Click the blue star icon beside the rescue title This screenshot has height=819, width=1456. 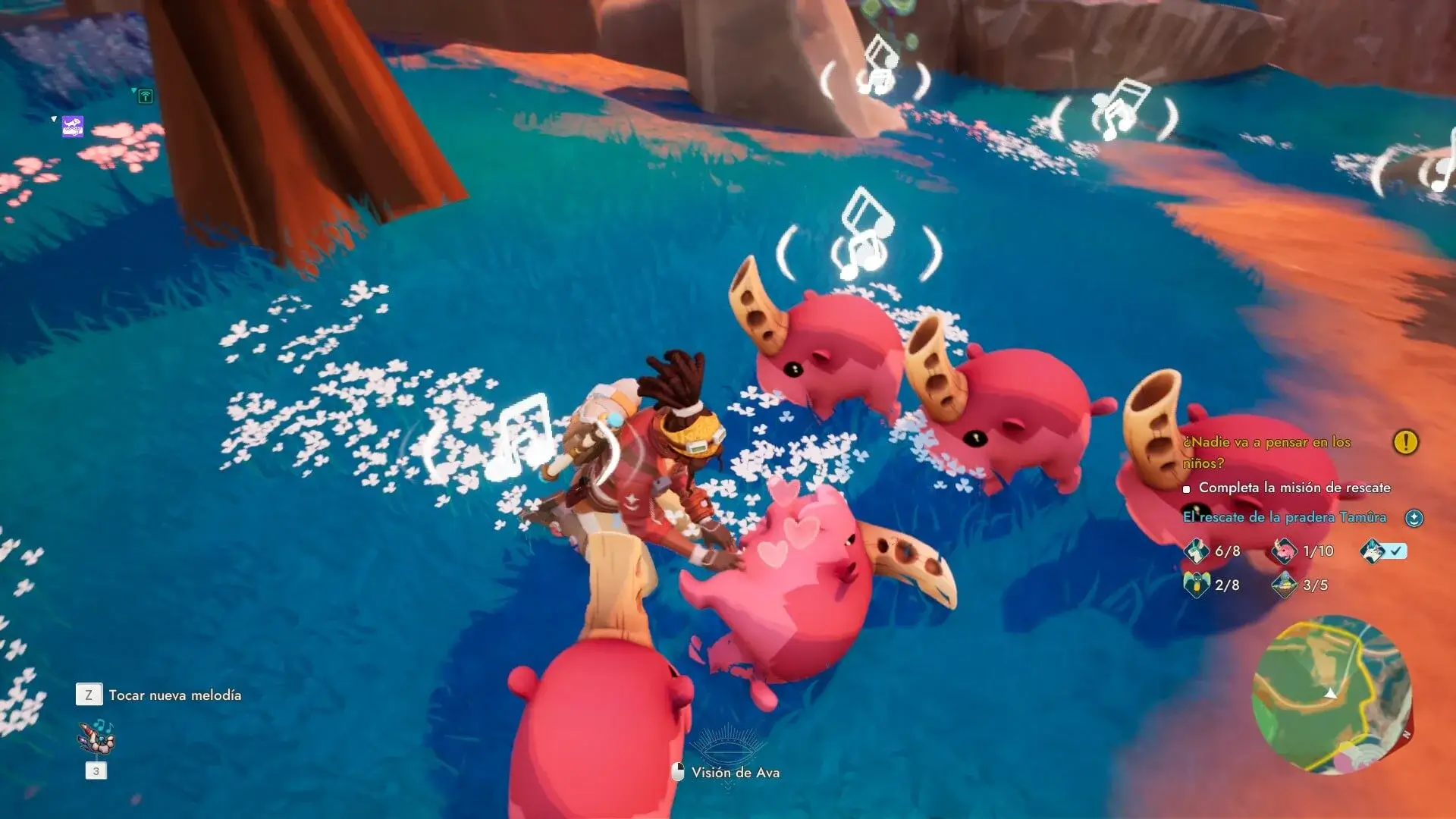point(1414,518)
